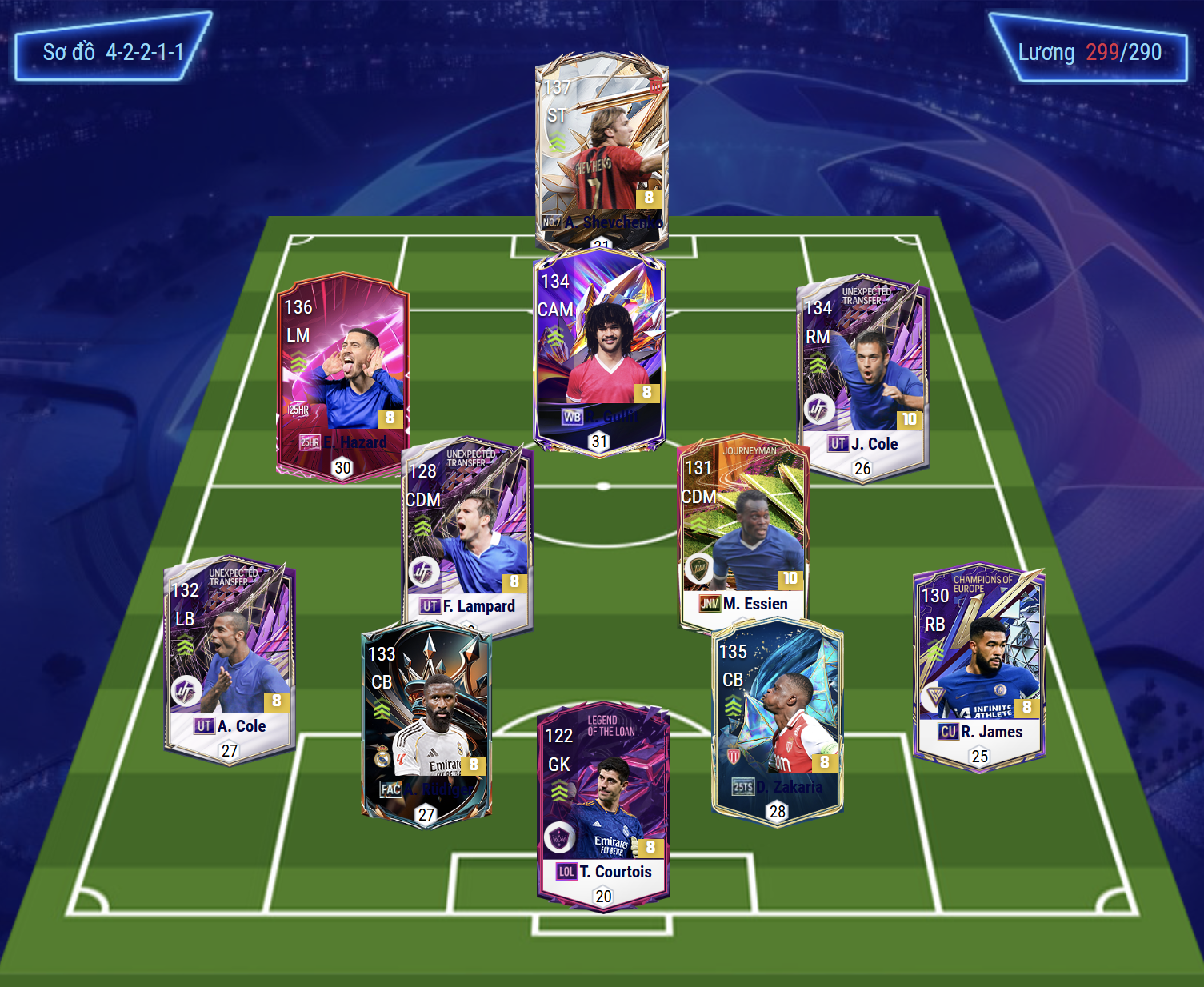Image resolution: width=1204 pixels, height=987 pixels.
Task: Pick the R. Gullit CAM card
Action: point(599,350)
